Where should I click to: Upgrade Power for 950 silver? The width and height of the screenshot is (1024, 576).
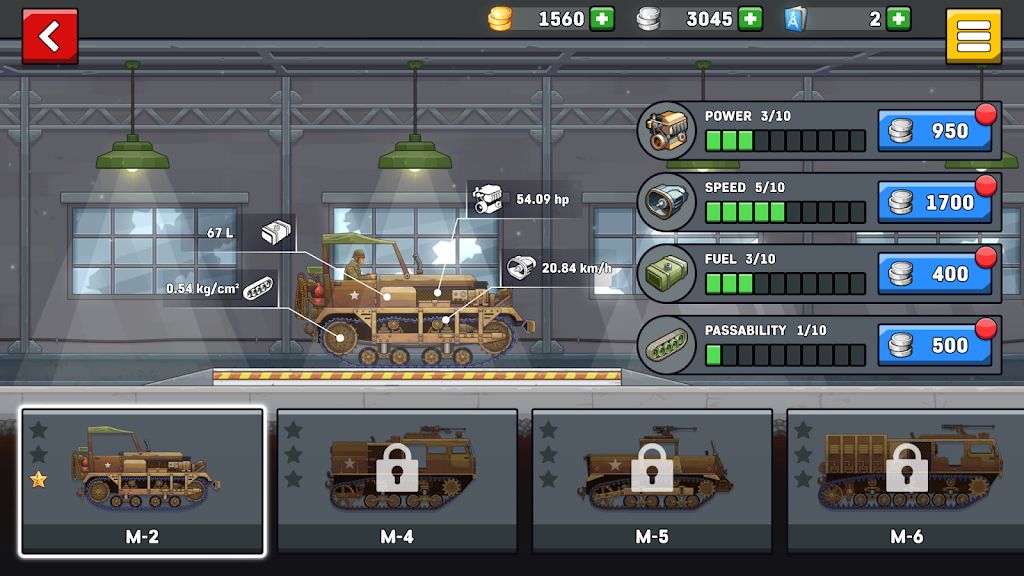935,131
